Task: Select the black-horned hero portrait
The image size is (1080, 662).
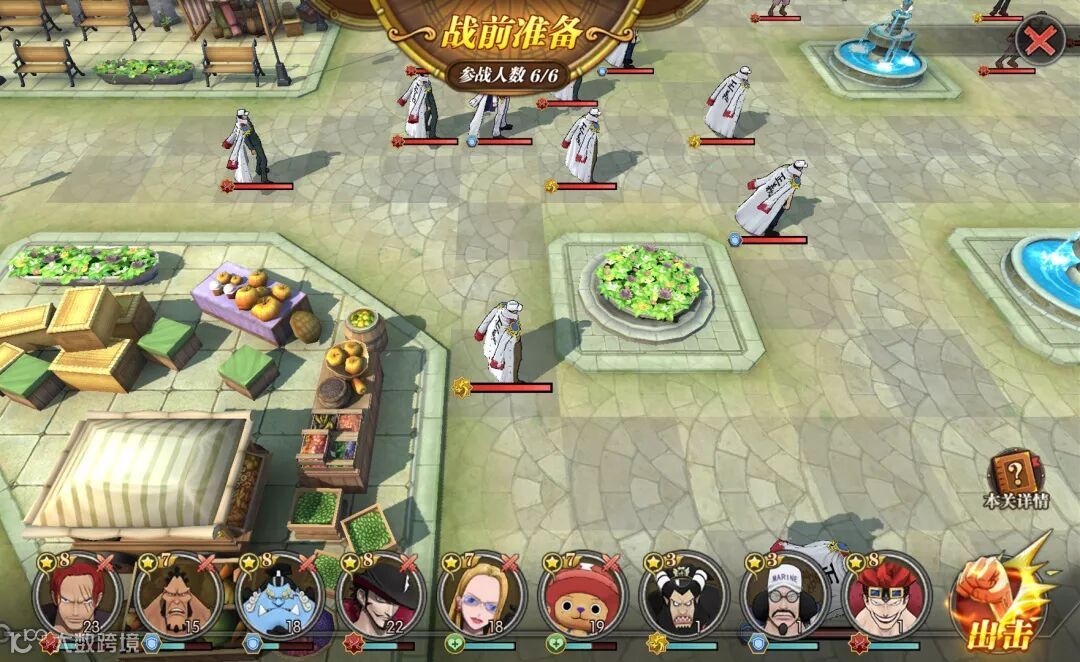Action: [x=685, y=597]
